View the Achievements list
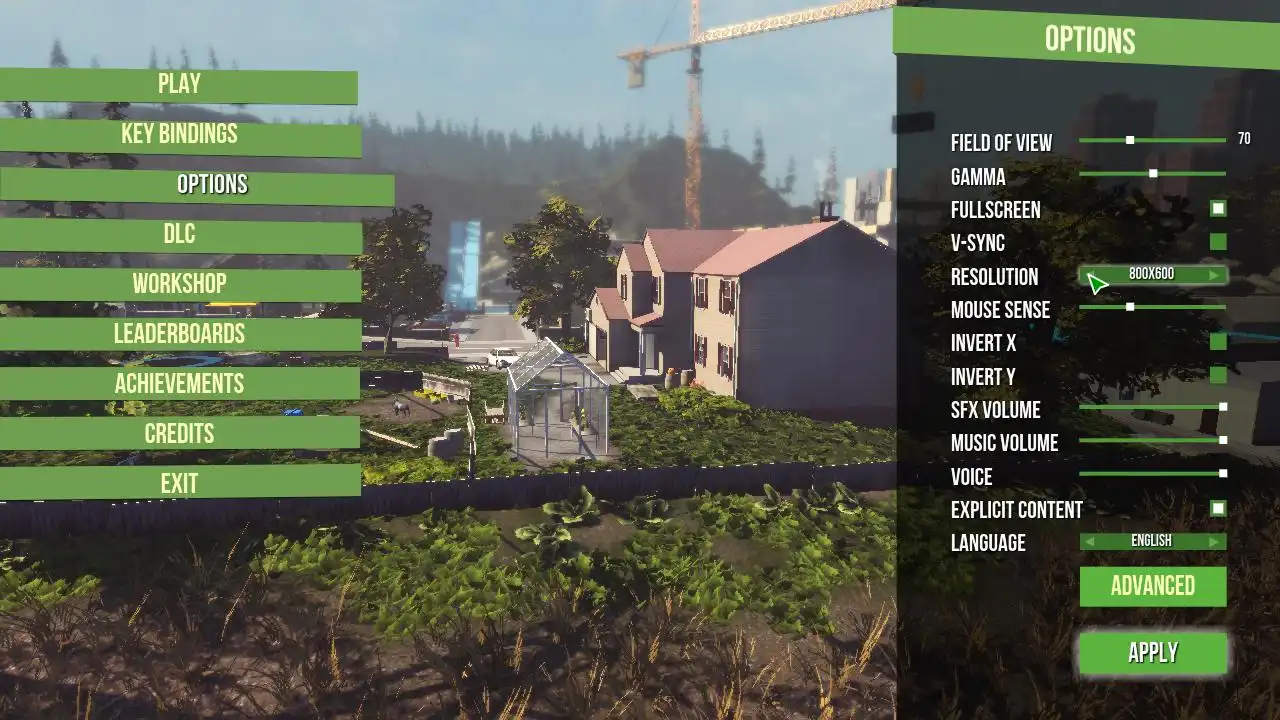This screenshot has width=1280, height=720. pyautogui.click(x=179, y=384)
